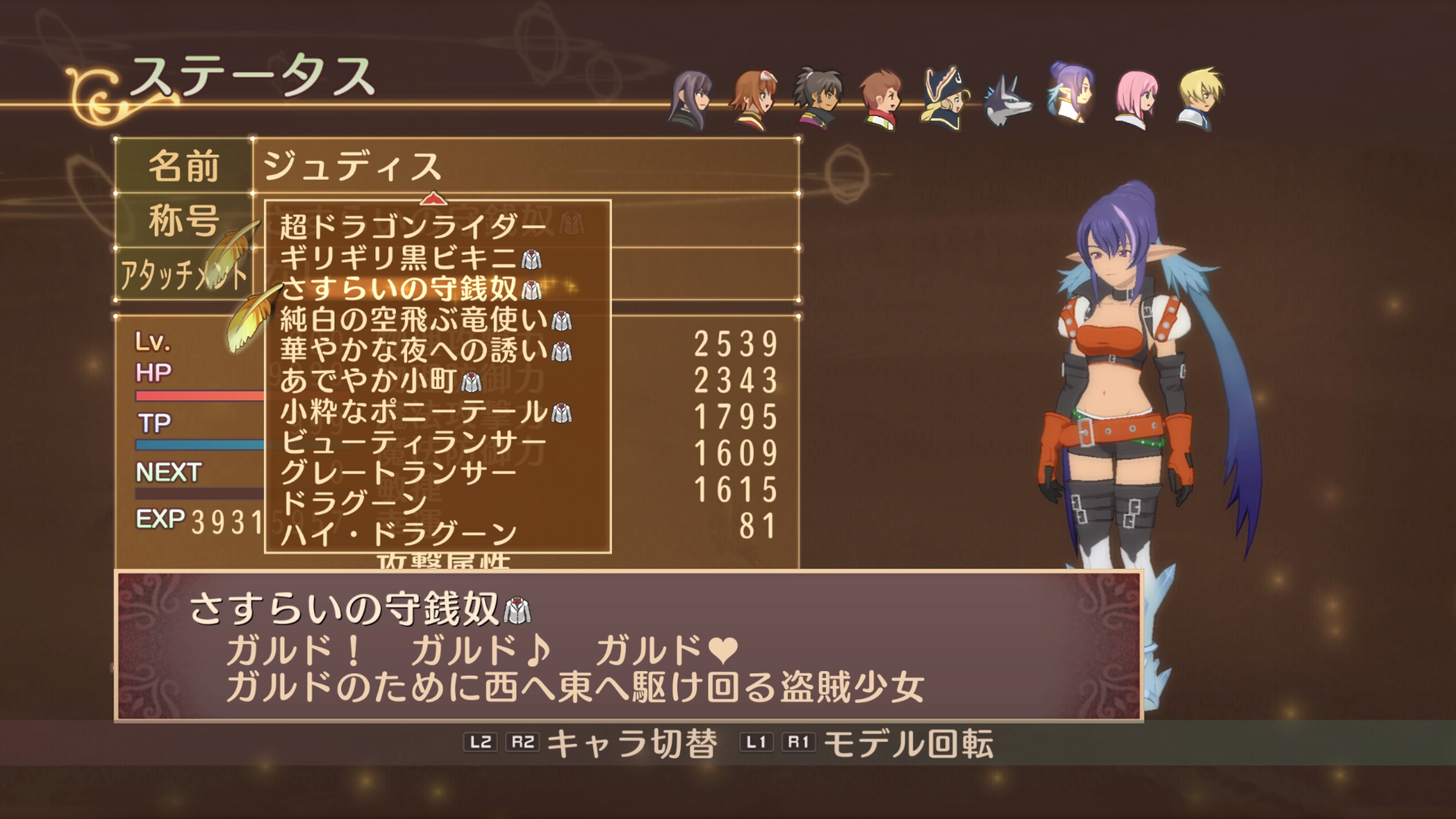Switch to the long dark-haired swordsman portrait
The height and width of the screenshot is (819, 1456).
[691, 100]
